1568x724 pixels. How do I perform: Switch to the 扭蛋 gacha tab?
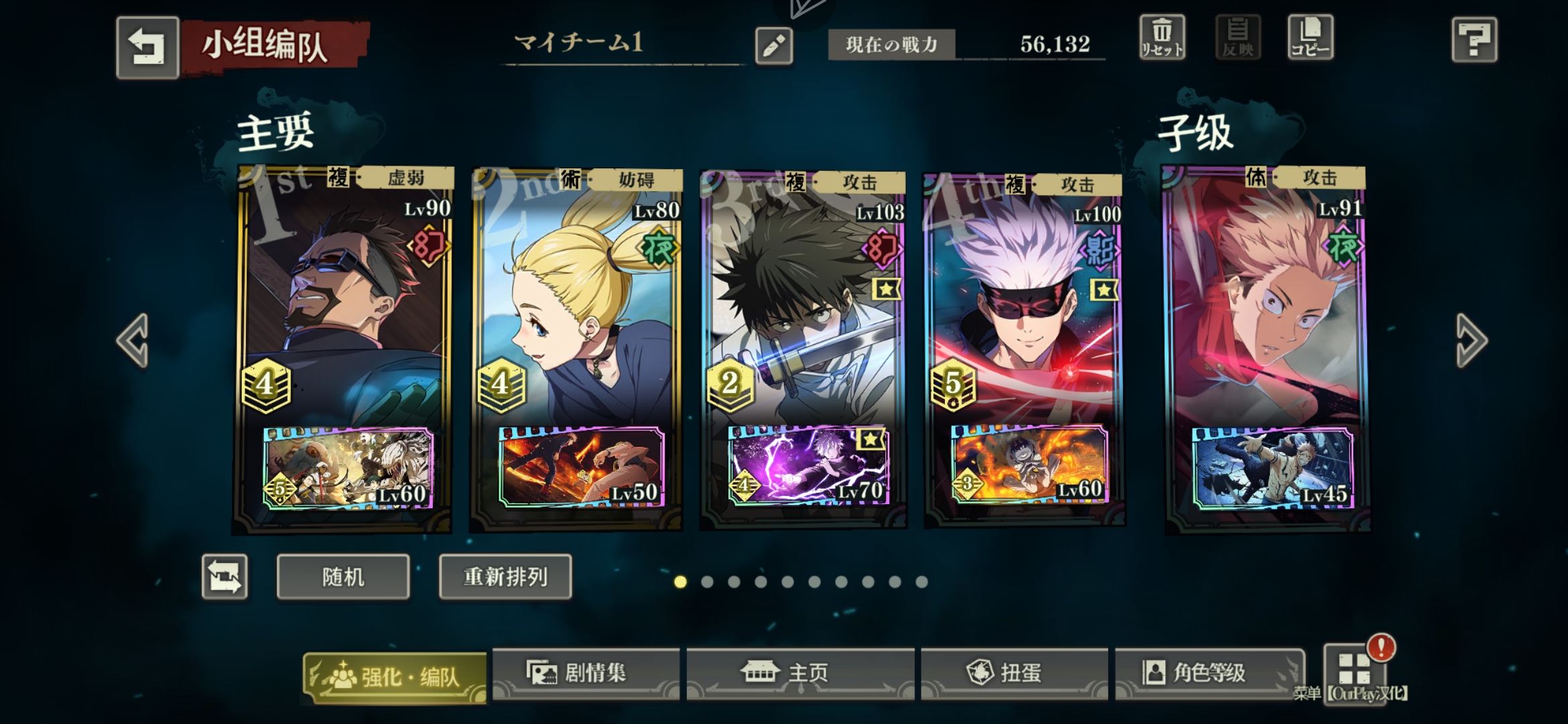(1013, 673)
